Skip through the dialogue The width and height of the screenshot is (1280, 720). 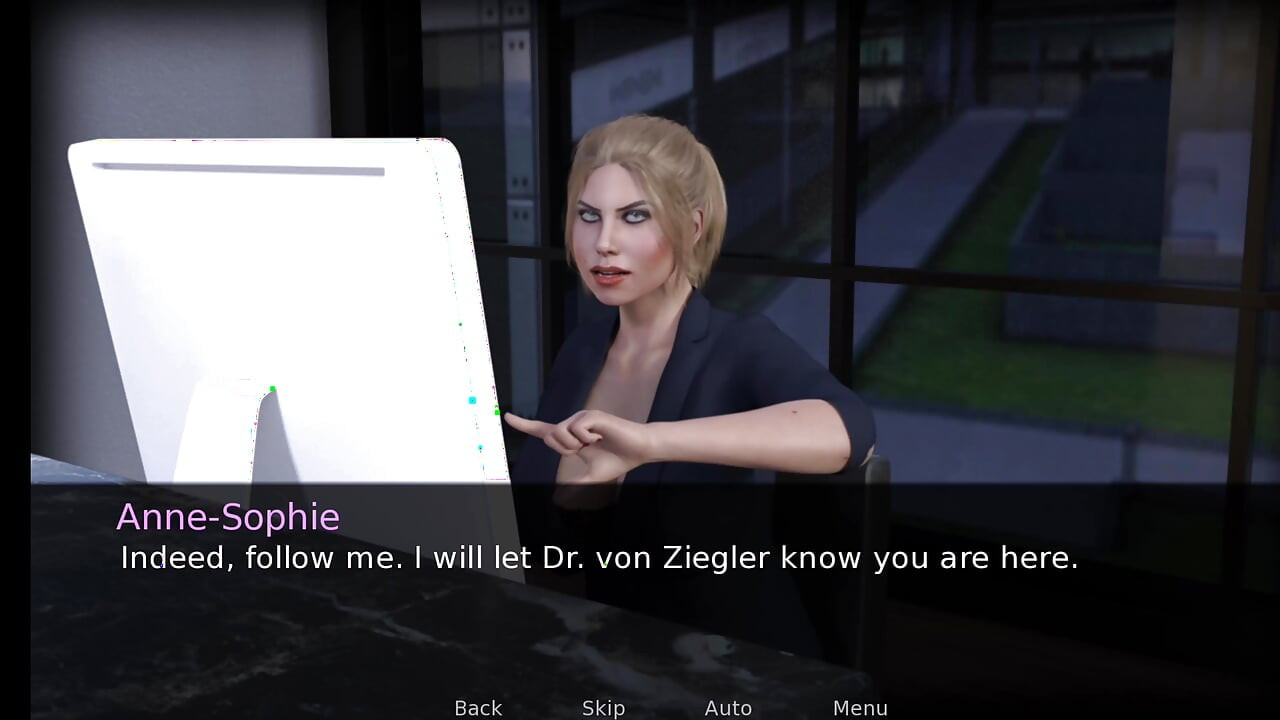pos(603,708)
